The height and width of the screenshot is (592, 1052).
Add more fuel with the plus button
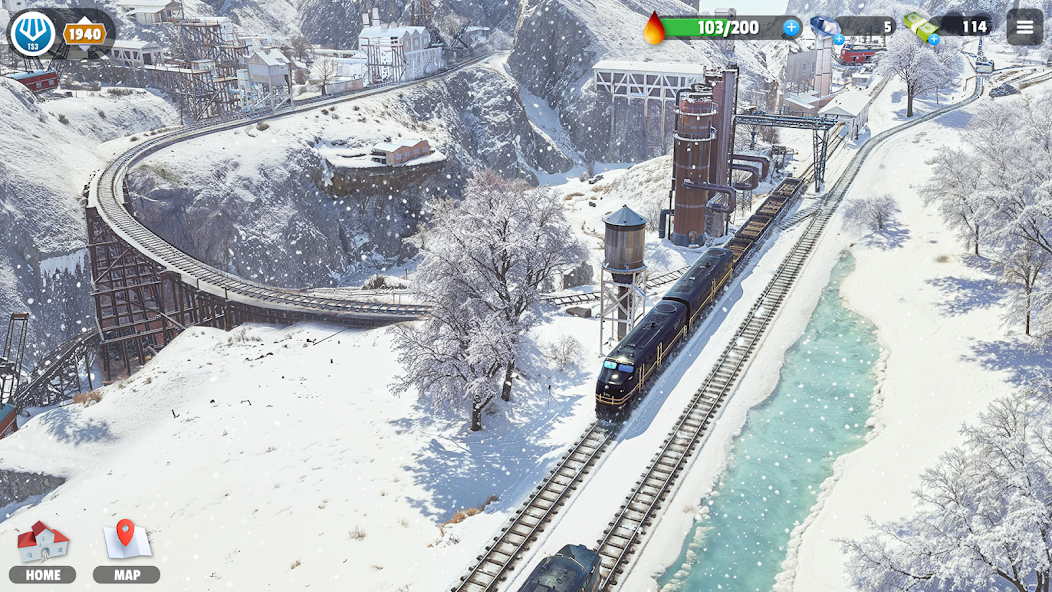pos(791,27)
